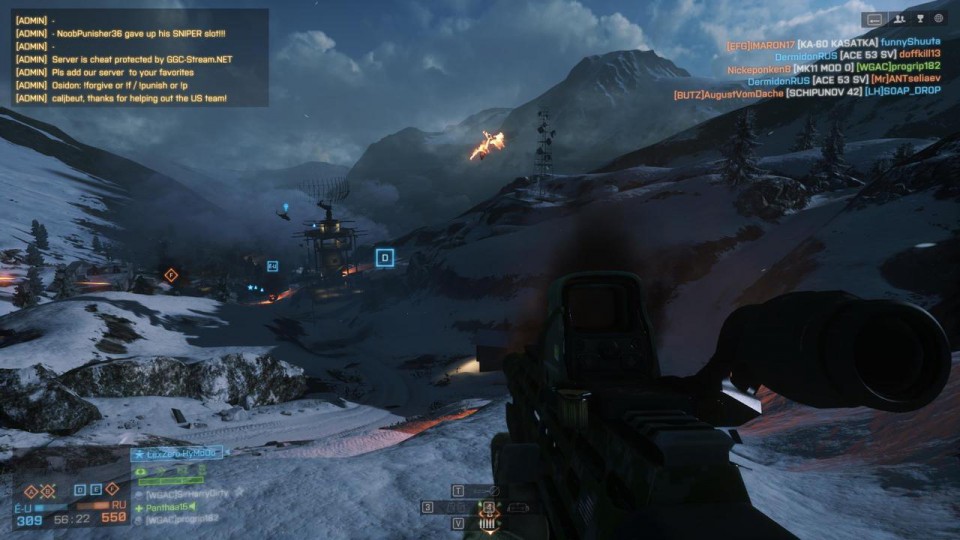Select the blue flag D indicator in the score panel

point(81,489)
